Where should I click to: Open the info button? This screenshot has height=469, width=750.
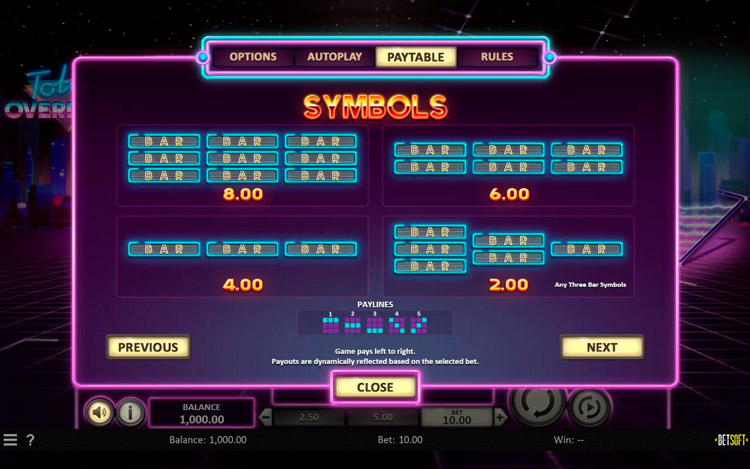130,412
